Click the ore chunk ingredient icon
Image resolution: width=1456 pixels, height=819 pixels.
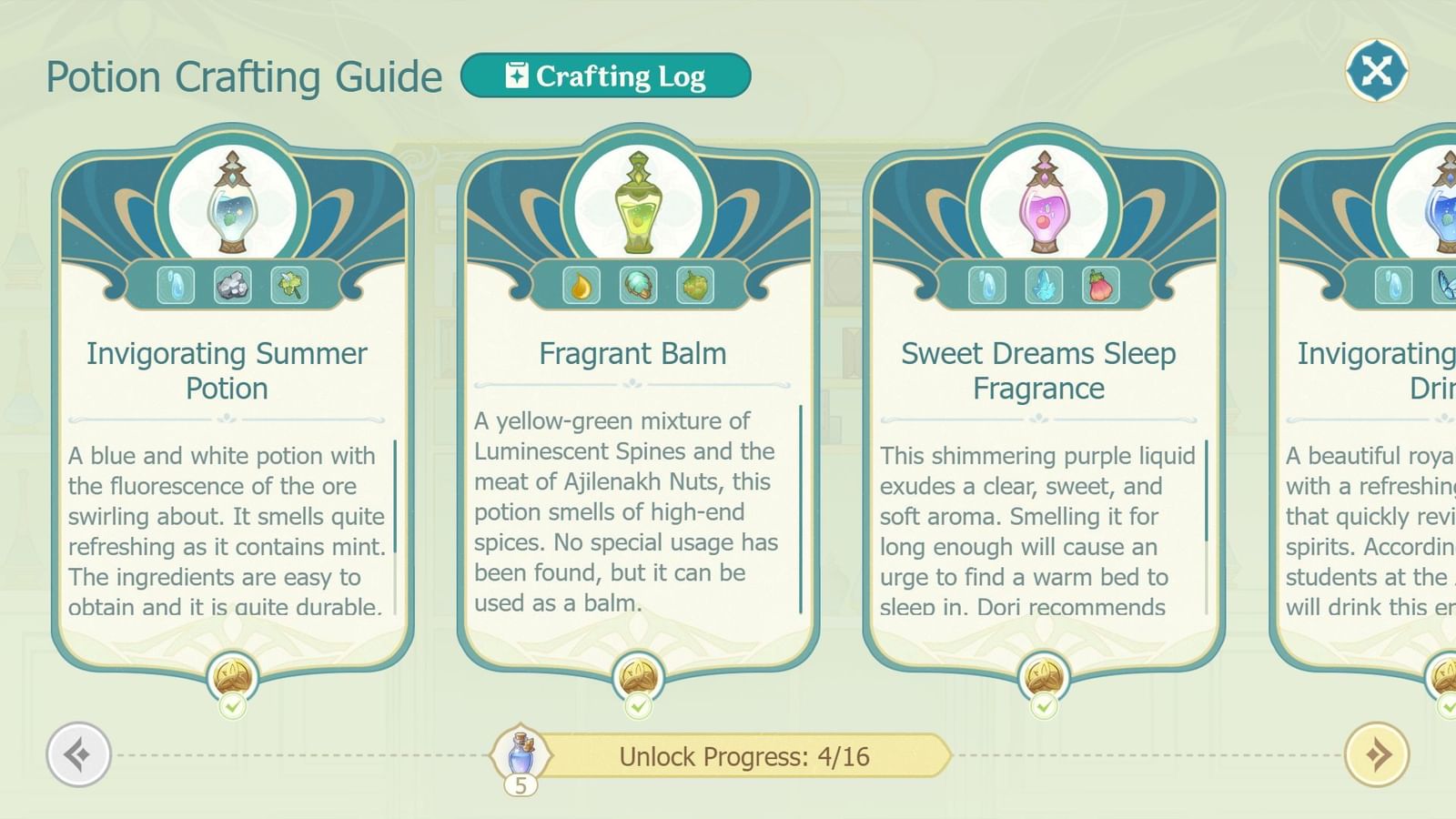(235, 286)
